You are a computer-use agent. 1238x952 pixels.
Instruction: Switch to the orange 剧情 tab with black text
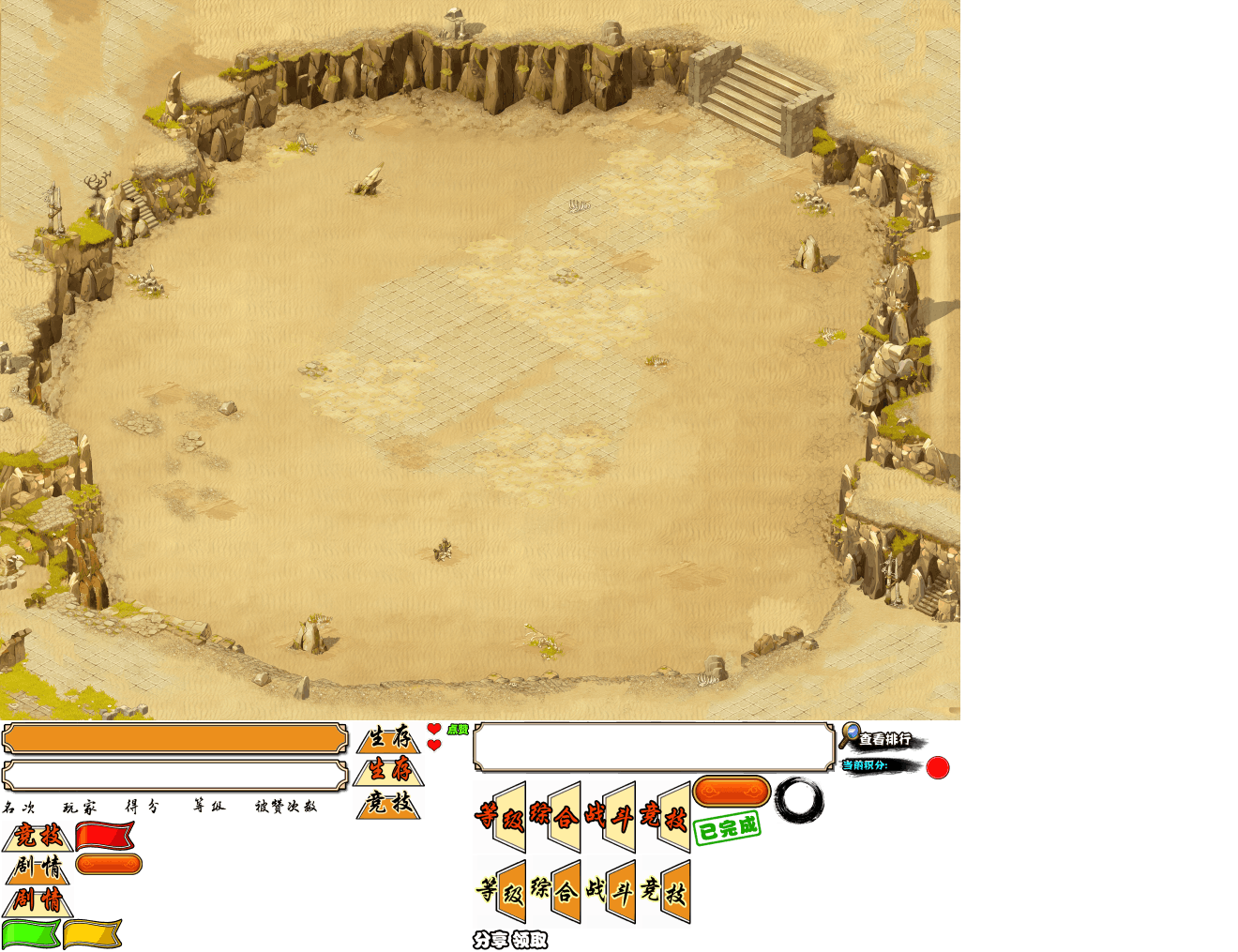point(38,868)
